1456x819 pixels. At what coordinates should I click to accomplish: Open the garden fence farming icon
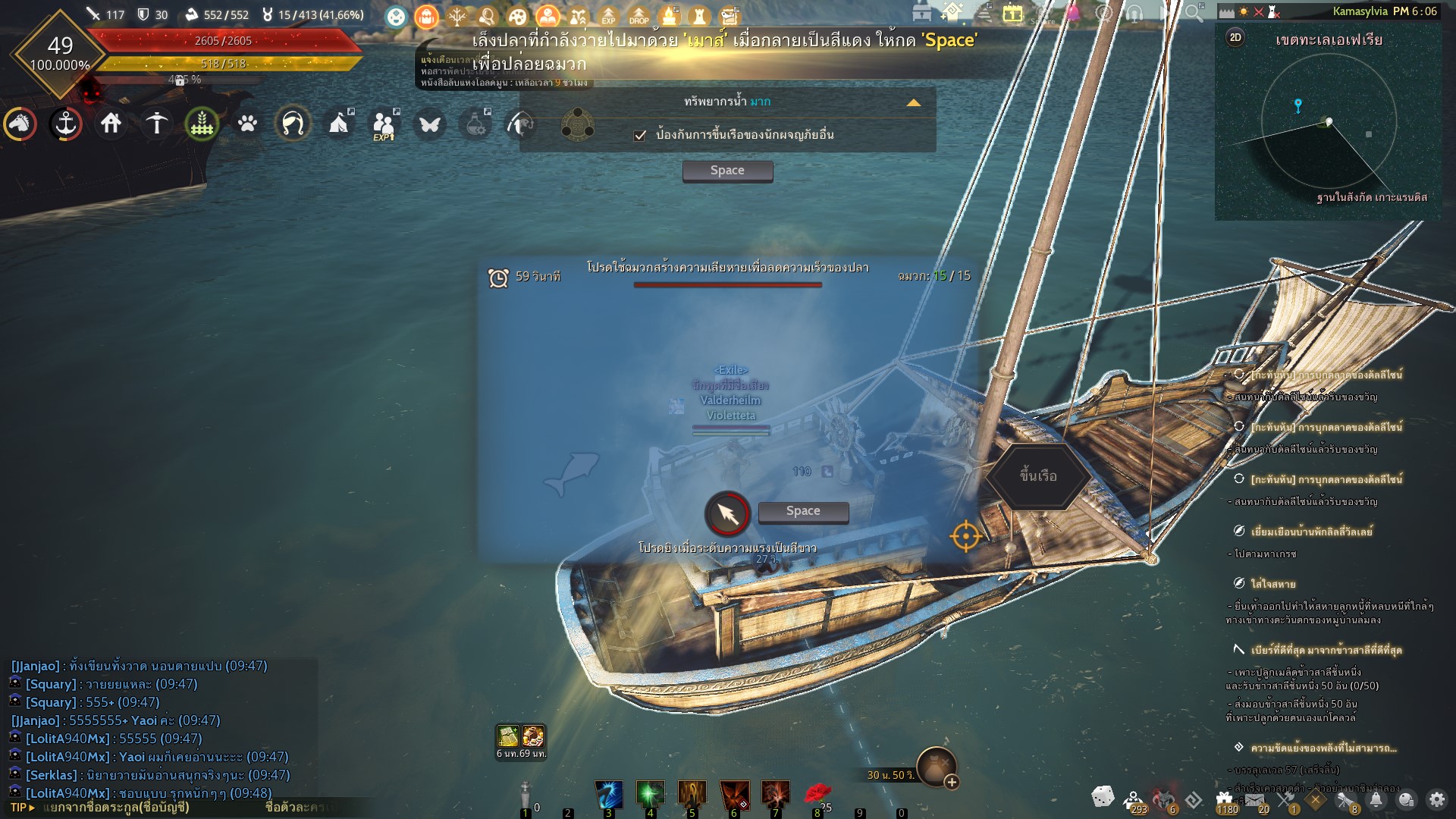(202, 123)
